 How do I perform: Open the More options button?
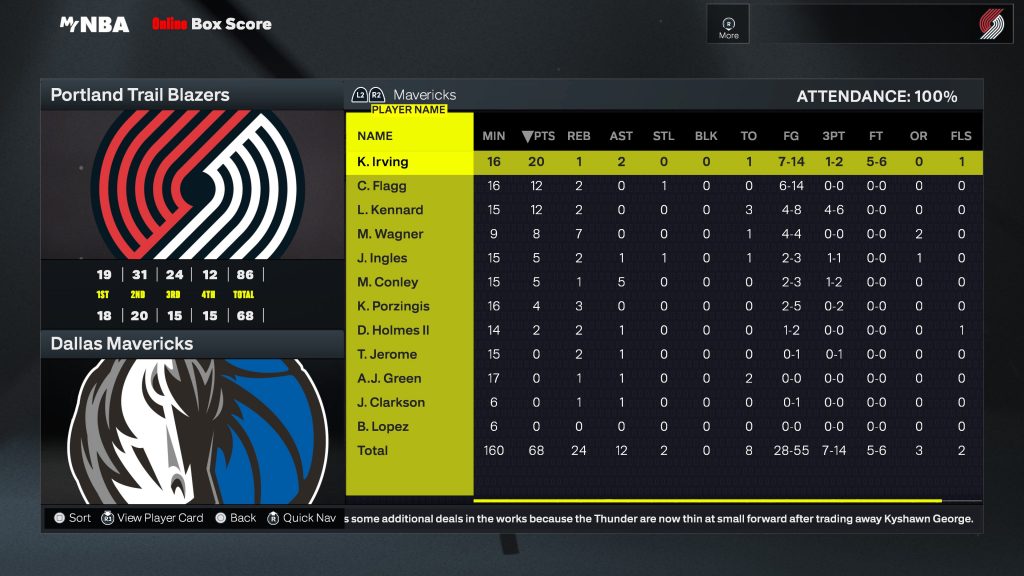coord(729,26)
